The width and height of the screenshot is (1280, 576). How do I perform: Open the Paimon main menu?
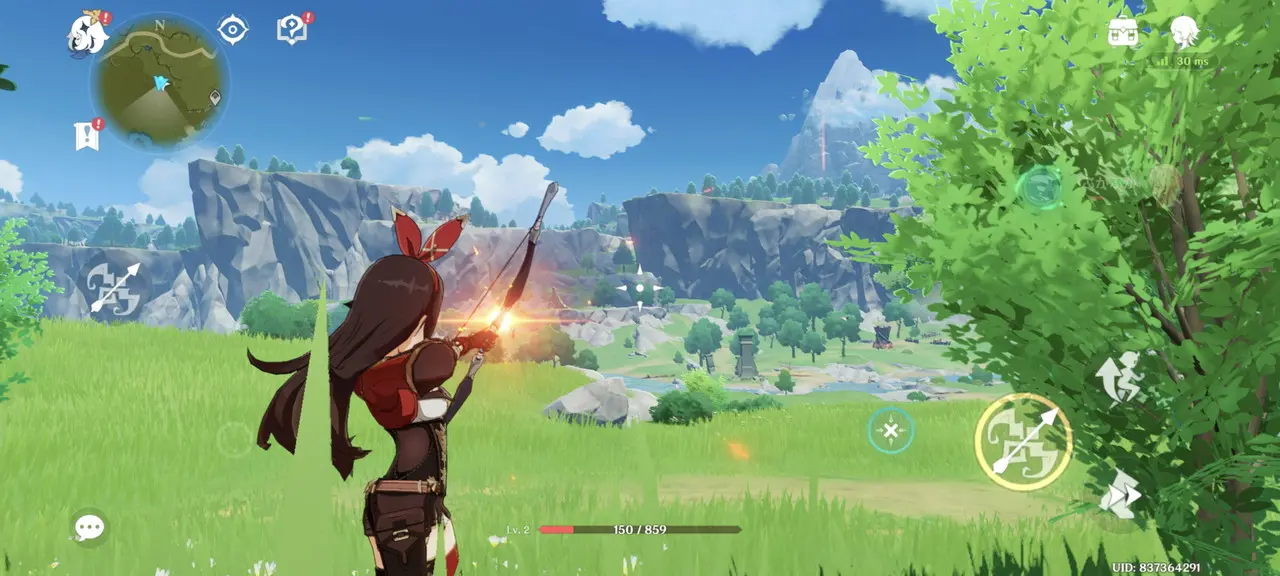(88, 34)
